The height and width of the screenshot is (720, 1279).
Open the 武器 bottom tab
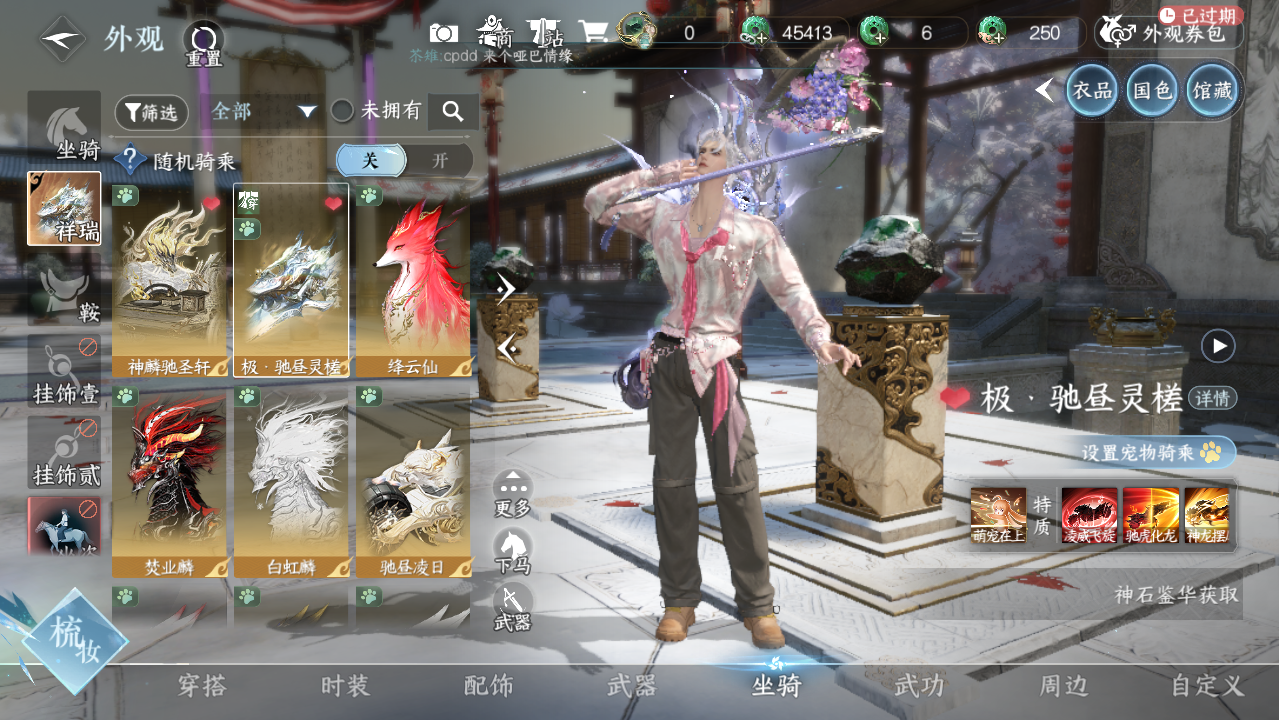632,686
